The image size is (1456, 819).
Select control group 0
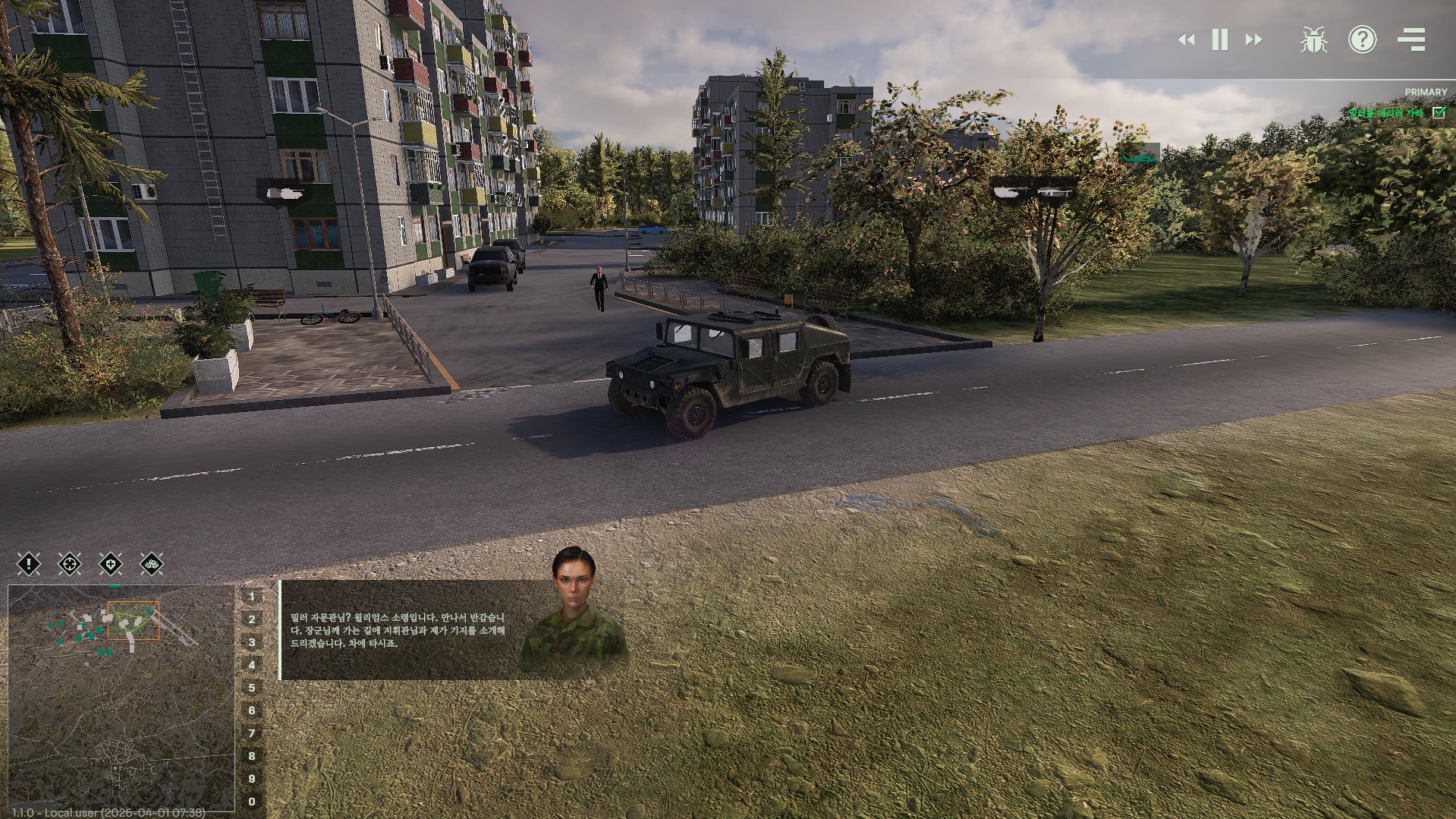tap(252, 802)
